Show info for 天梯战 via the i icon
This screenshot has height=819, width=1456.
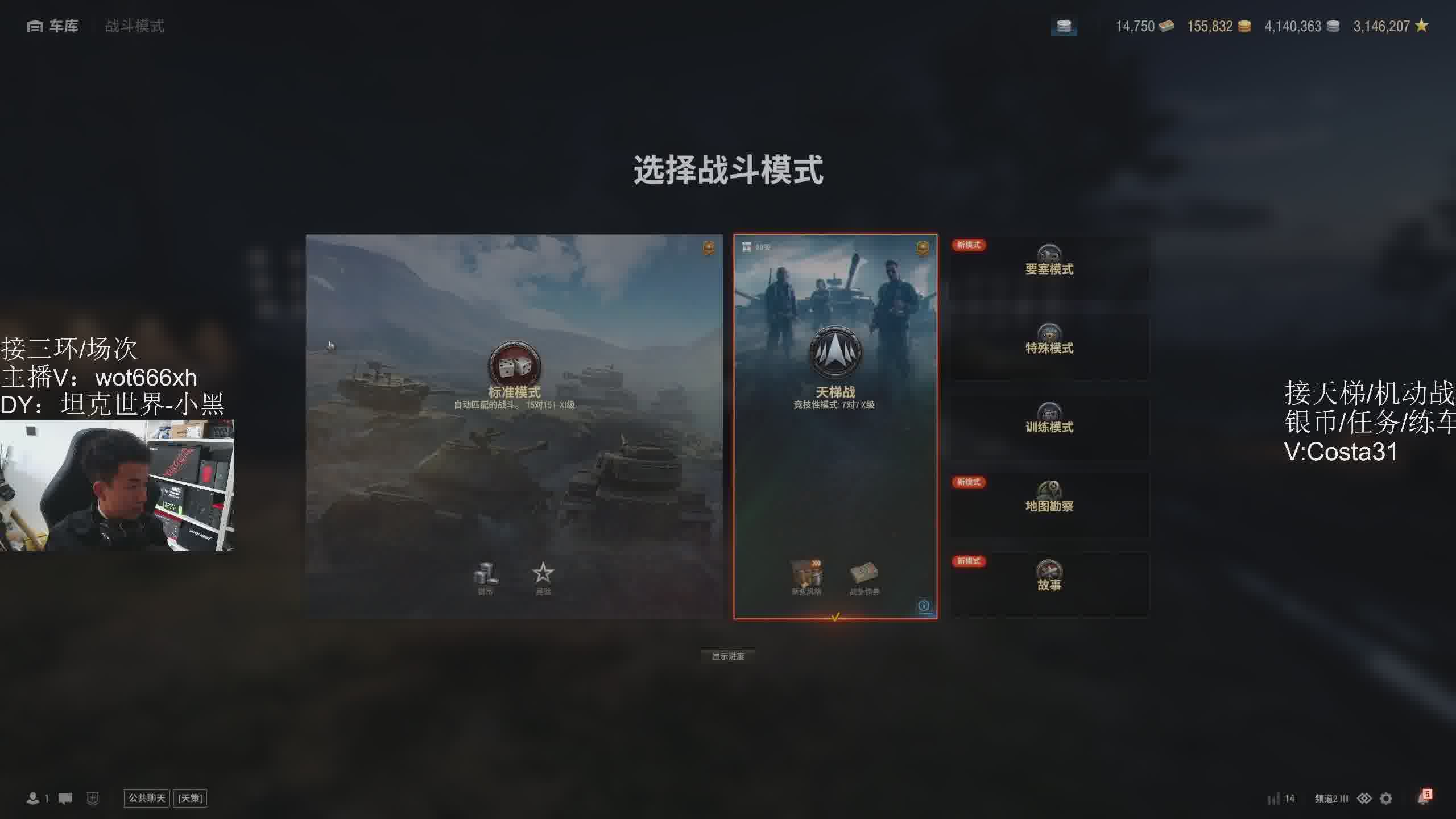[x=924, y=606]
